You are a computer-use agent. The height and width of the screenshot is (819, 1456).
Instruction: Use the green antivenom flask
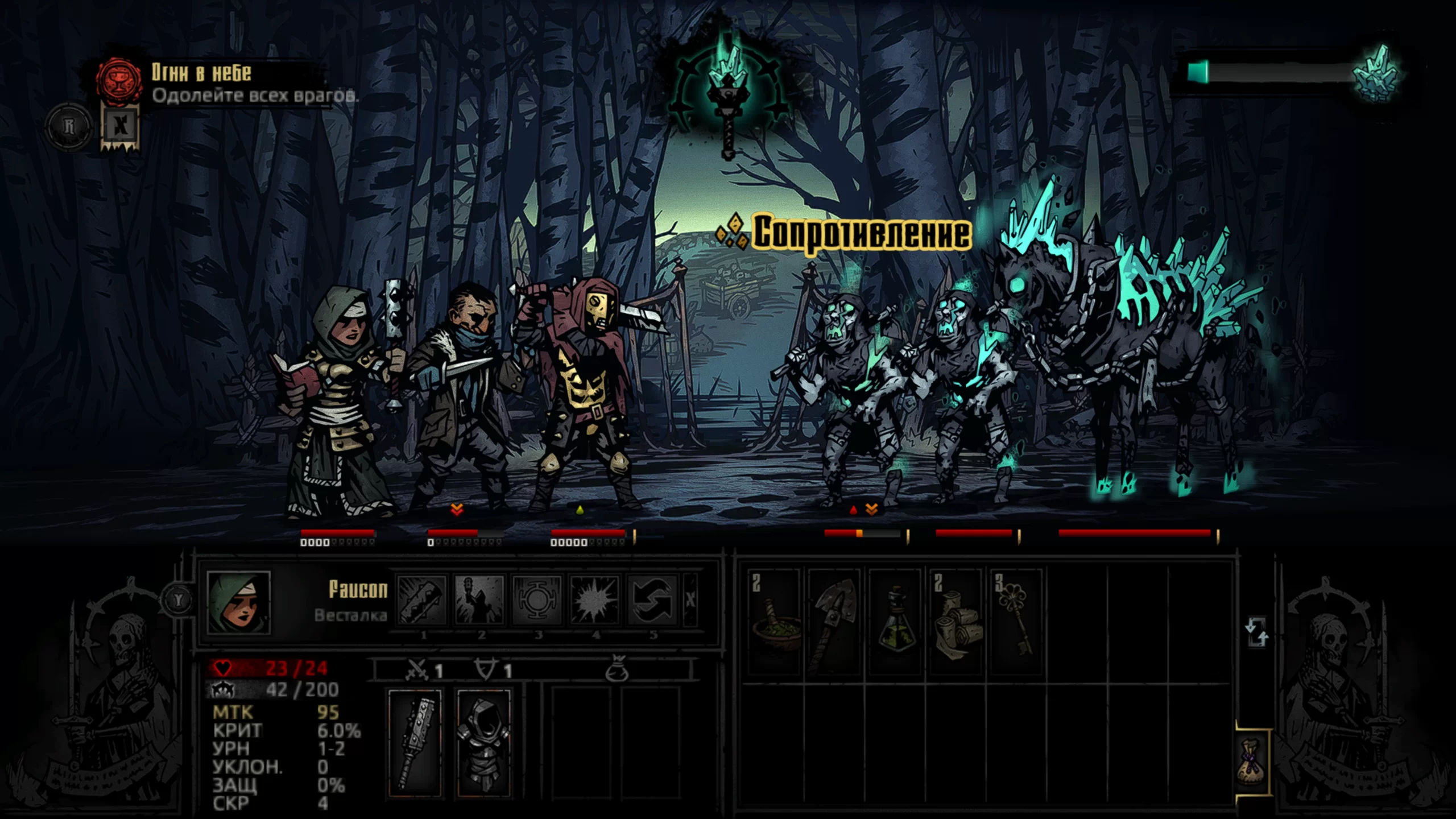[895, 621]
